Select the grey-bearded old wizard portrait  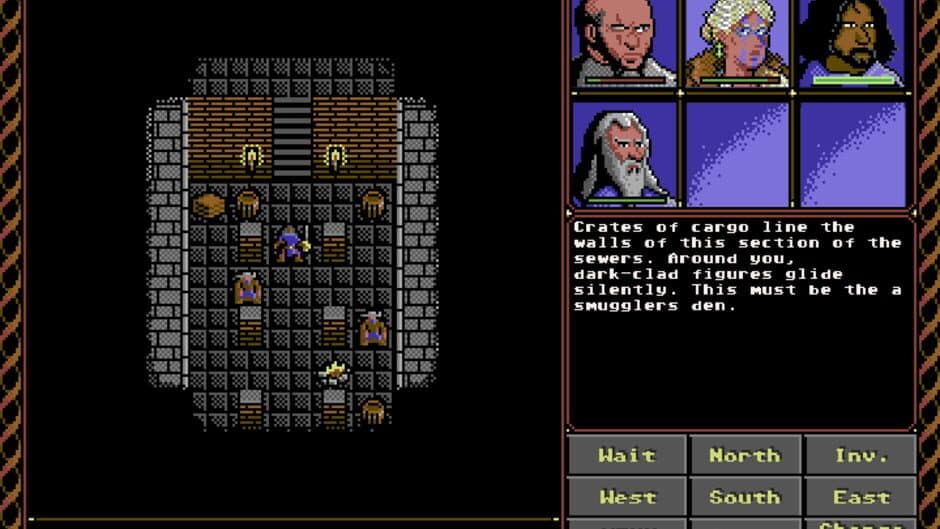pos(625,154)
